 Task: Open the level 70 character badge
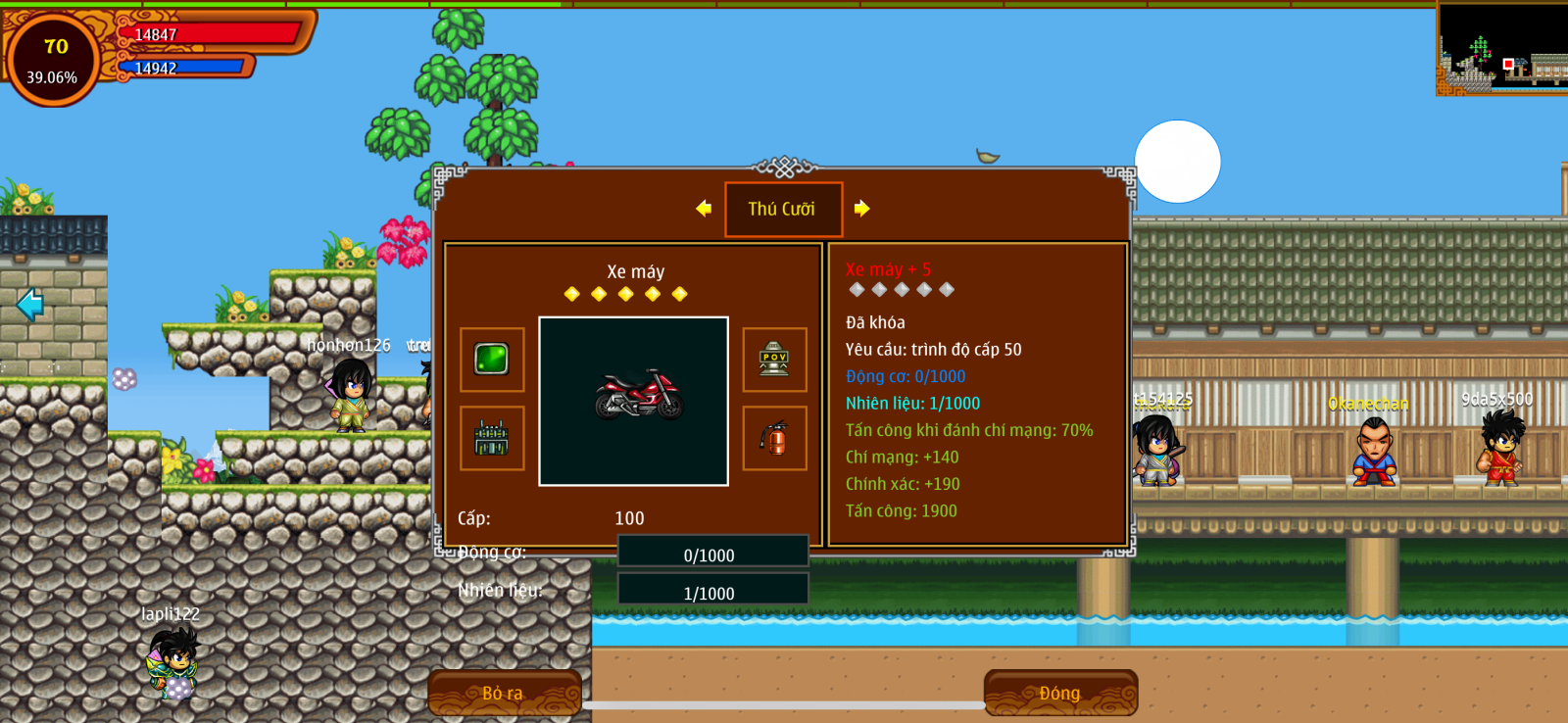coord(53,59)
